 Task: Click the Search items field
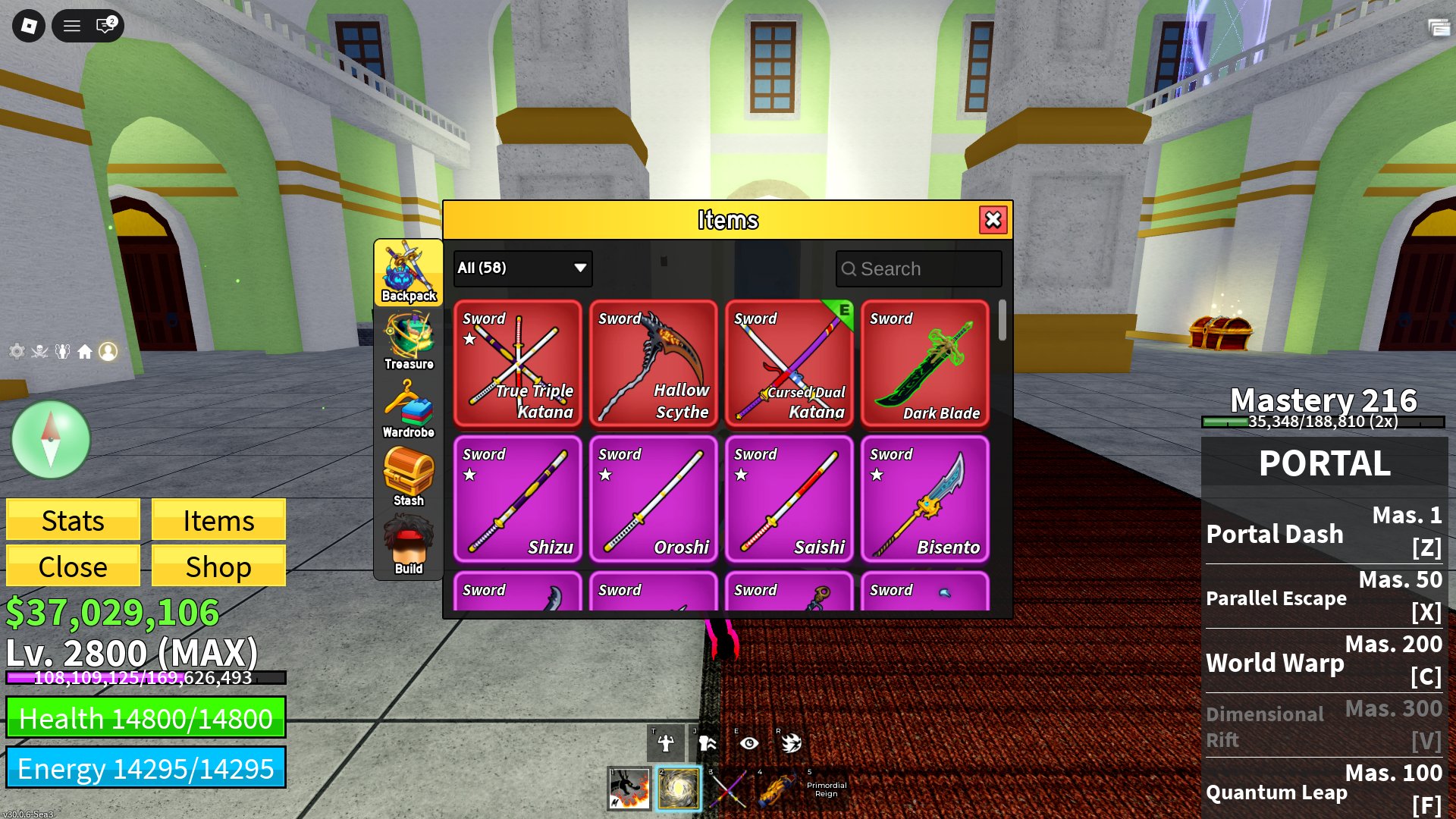pyautogui.click(x=918, y=268)
